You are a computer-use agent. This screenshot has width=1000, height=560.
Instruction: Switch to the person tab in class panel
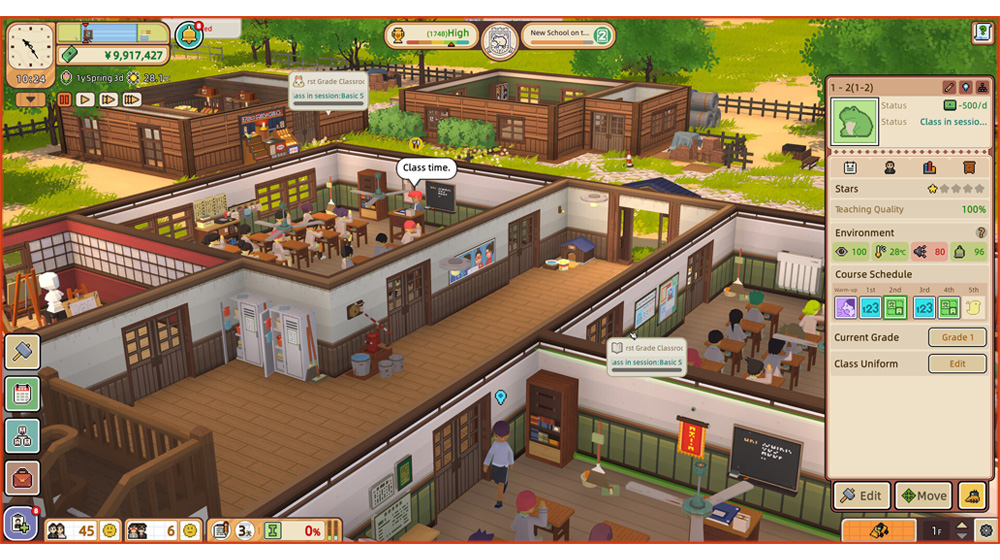[x=890, y=167]
